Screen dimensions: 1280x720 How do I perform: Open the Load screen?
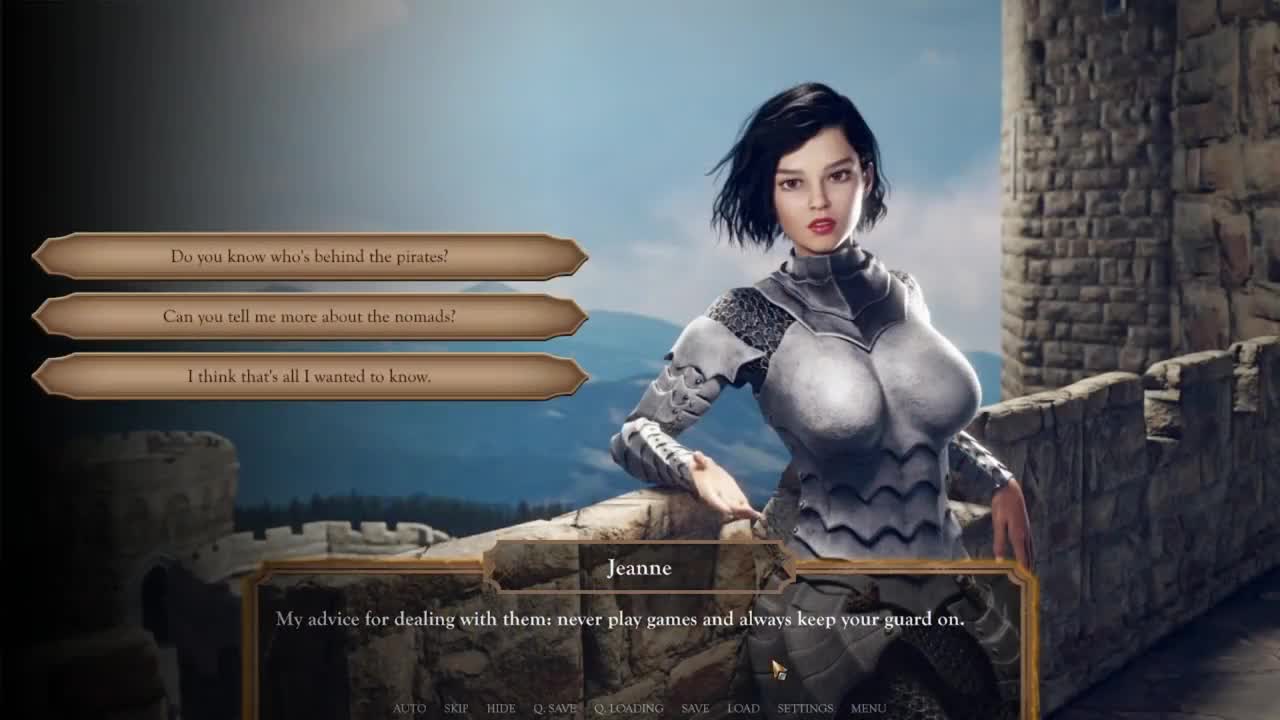[x=743, y=708]
